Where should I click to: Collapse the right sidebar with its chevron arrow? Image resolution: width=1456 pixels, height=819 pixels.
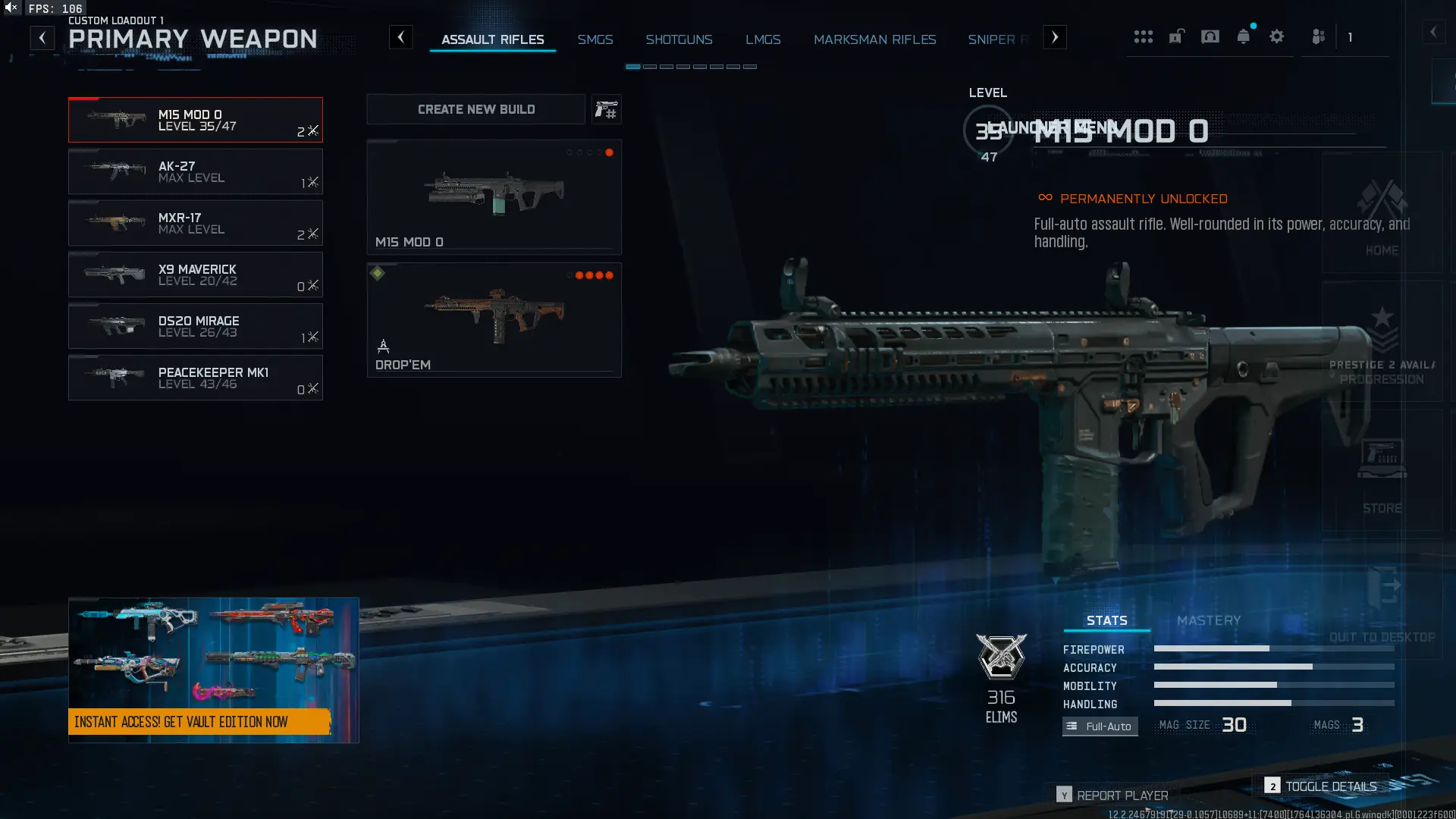click(x=1436, y=32)
